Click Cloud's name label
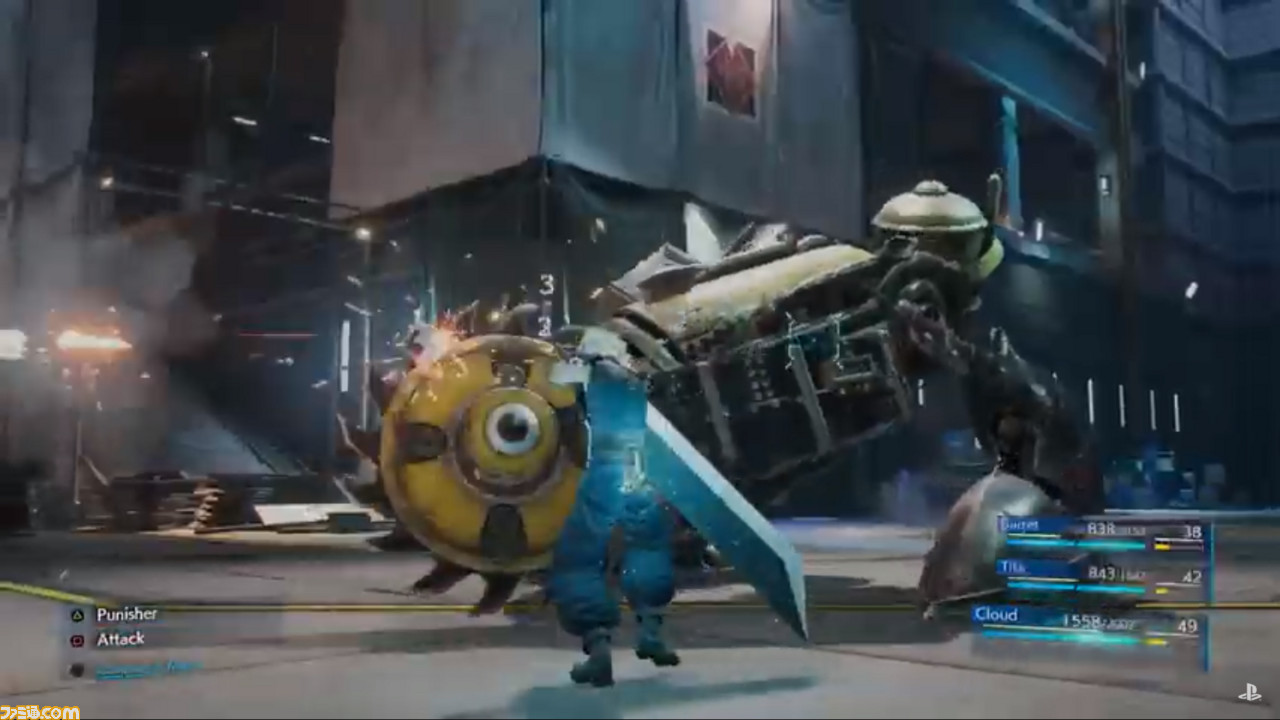Viewport: 1280px width, 720px height. (x=996, y=616)
